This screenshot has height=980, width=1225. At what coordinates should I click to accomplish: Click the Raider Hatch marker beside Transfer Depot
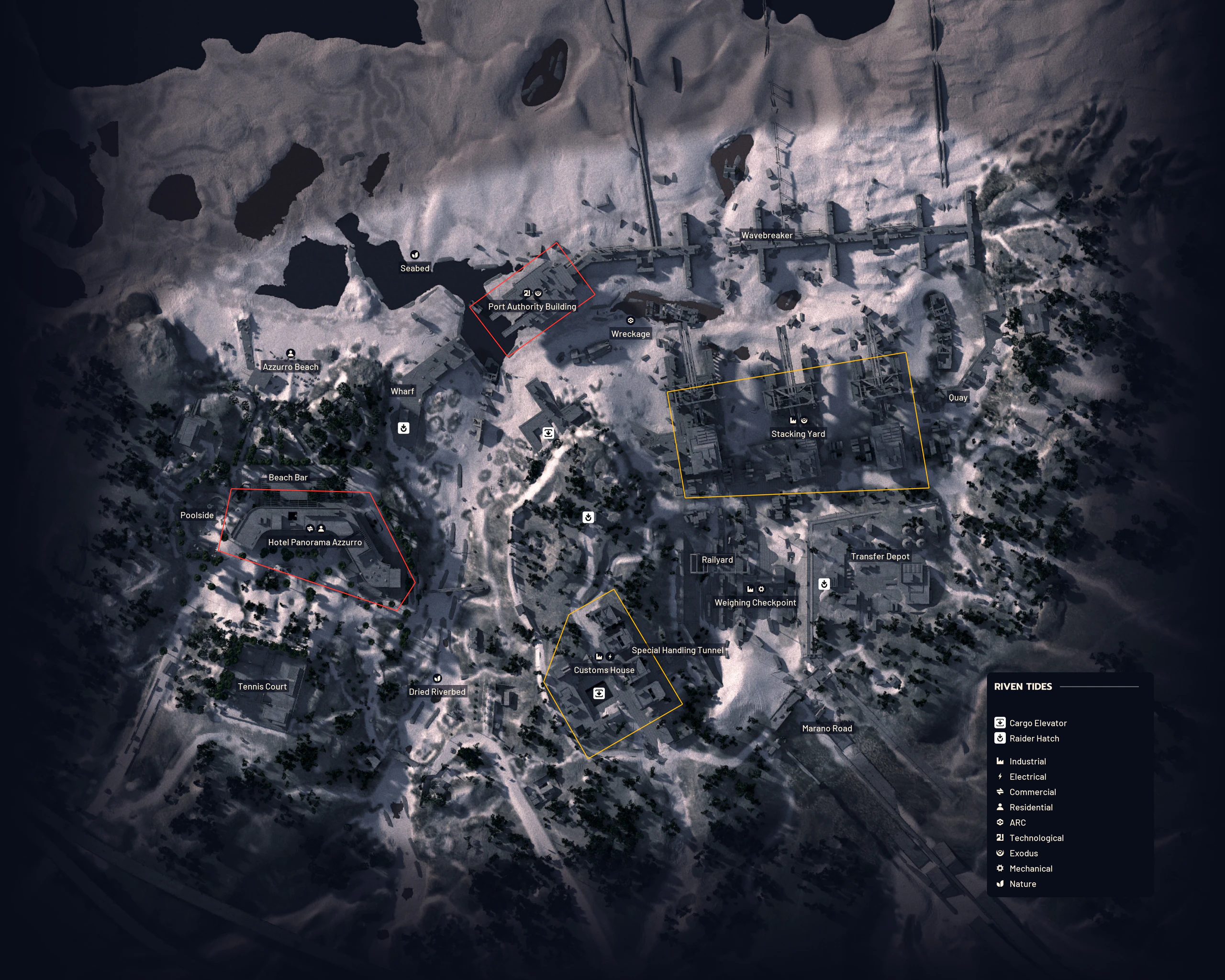point(824,583)
